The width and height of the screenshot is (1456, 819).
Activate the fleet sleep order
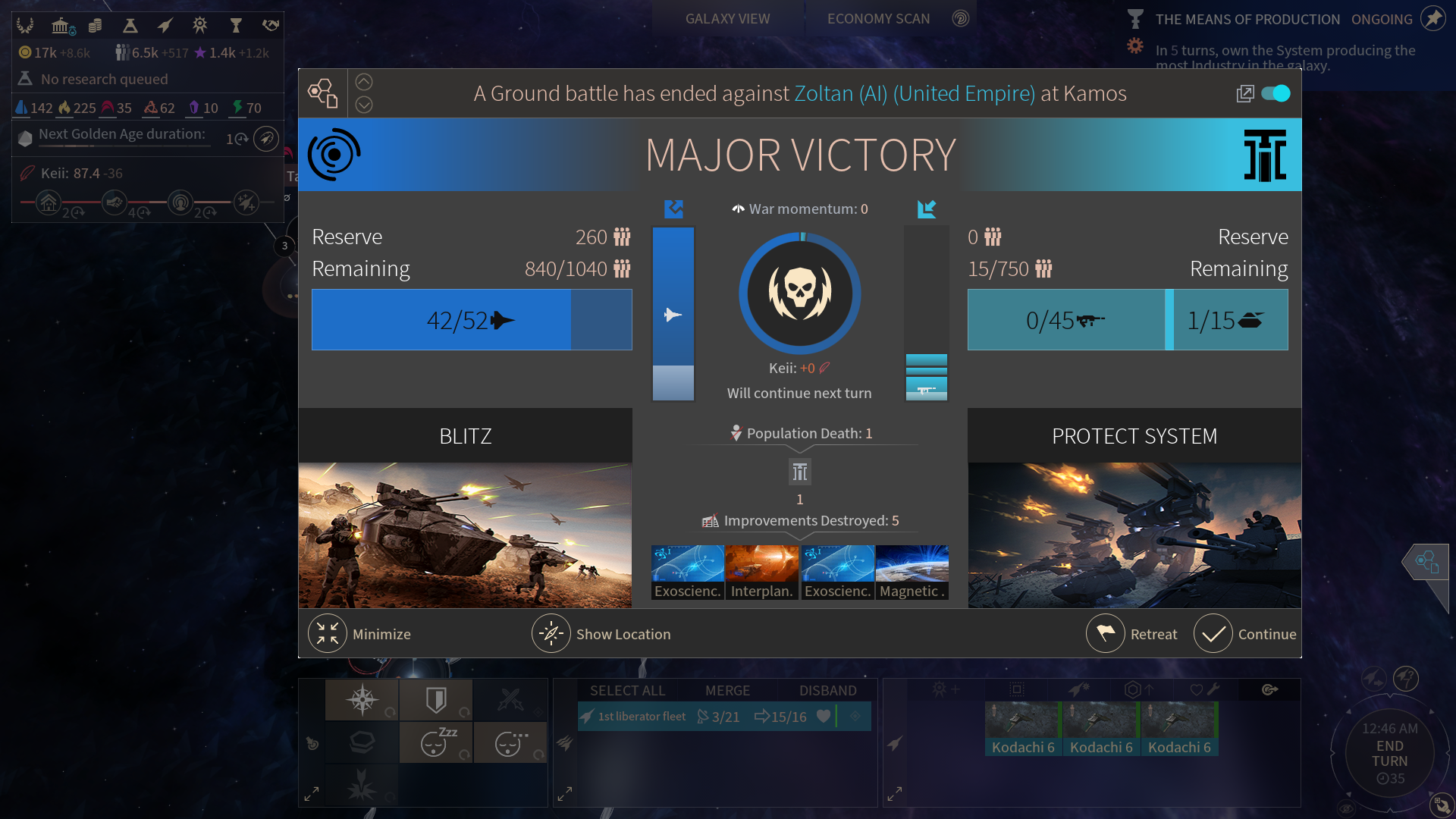pyautogui.click(x=436, y=743)
